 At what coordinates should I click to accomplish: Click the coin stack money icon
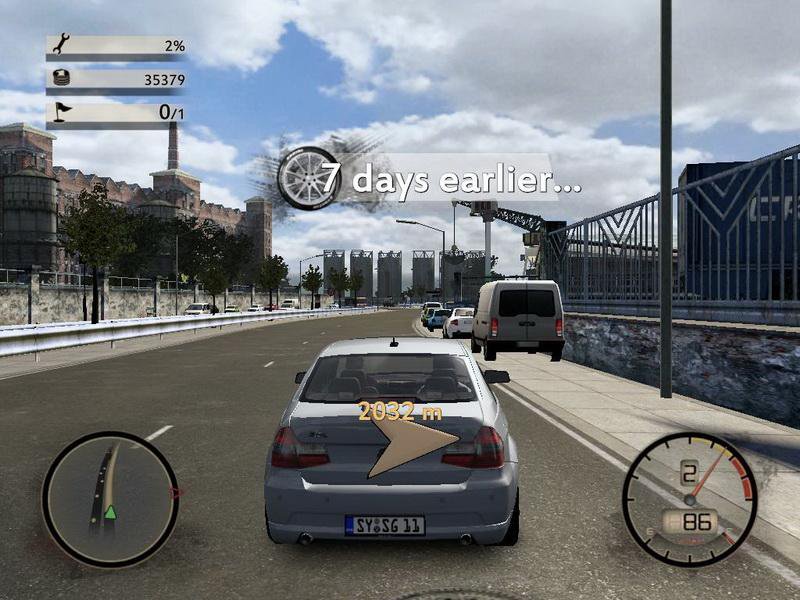click(59, 78)
